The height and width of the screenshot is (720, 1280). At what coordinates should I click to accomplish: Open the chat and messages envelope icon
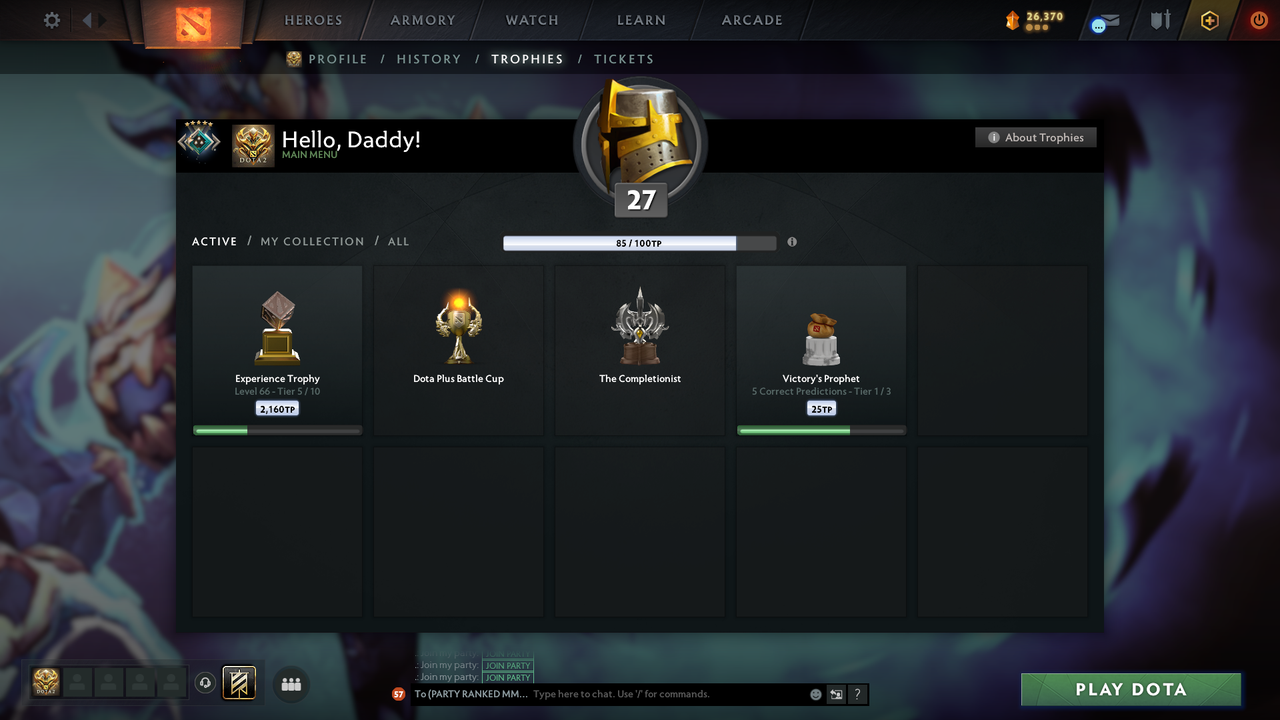point(1103,22)
